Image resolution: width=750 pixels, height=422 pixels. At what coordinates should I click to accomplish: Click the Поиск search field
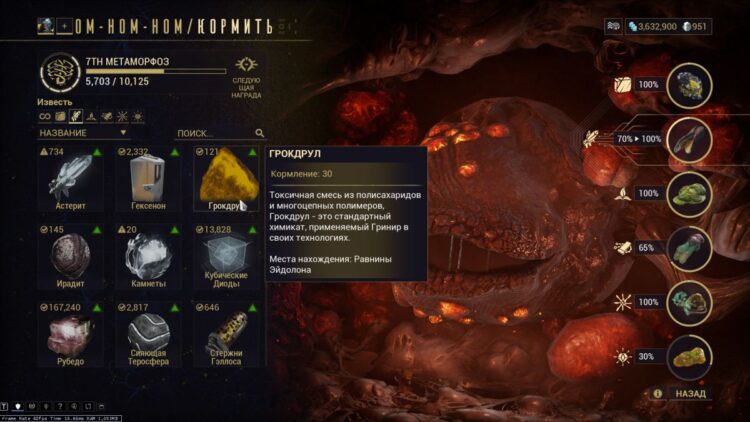coord(213,132)
